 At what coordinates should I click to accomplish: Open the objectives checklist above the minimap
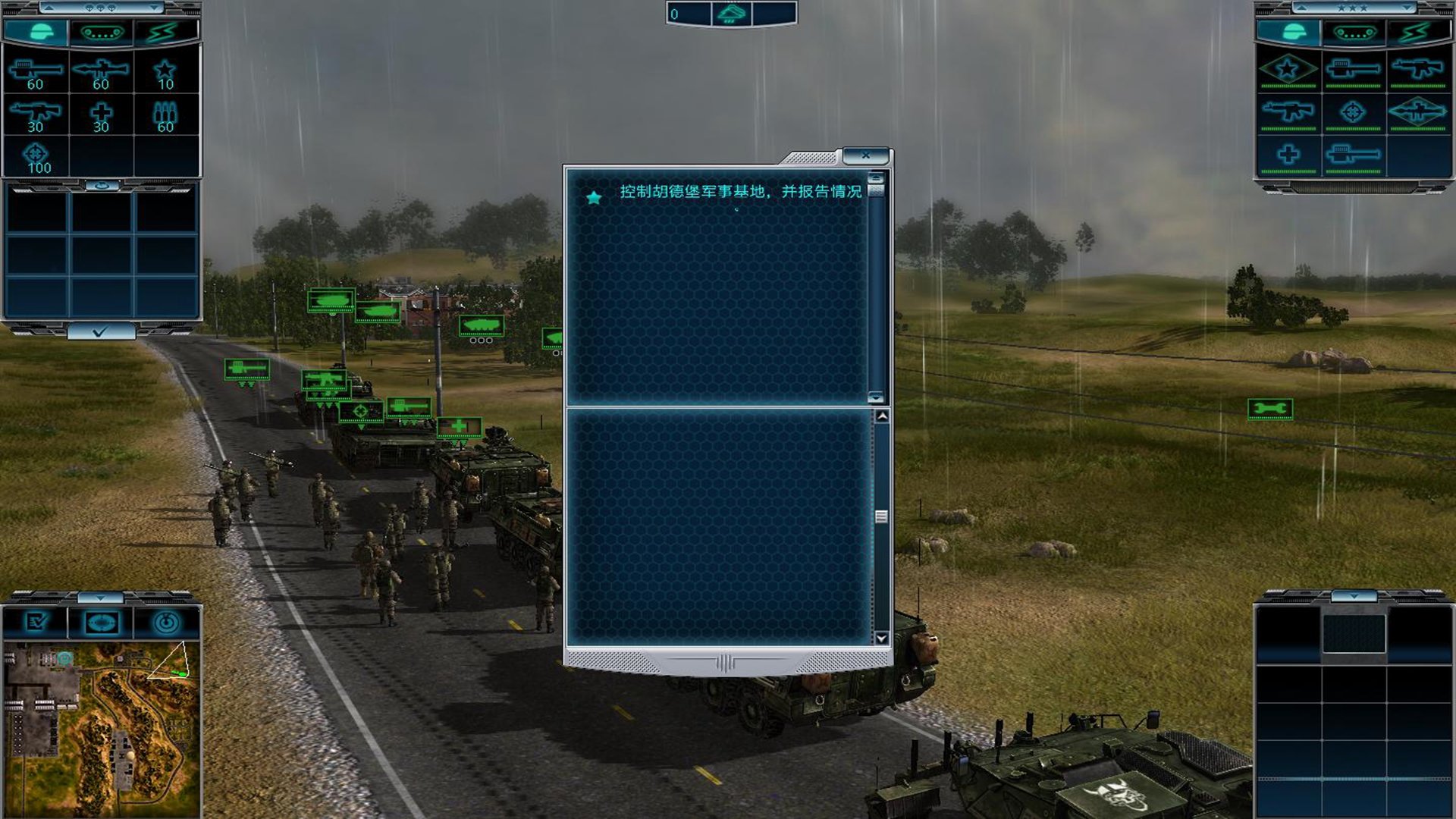click(x=36, y=623)
